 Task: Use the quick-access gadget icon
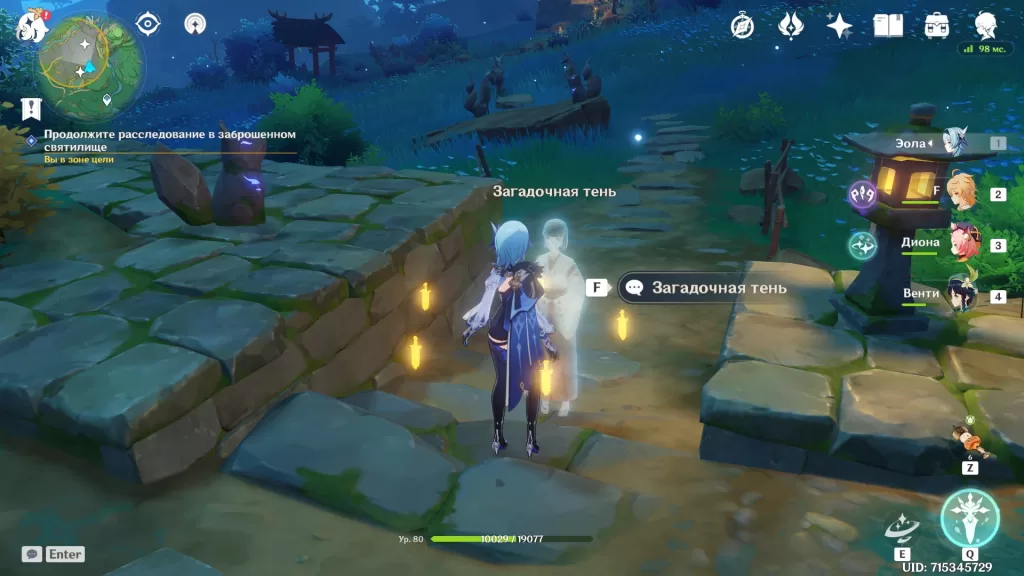969,440
